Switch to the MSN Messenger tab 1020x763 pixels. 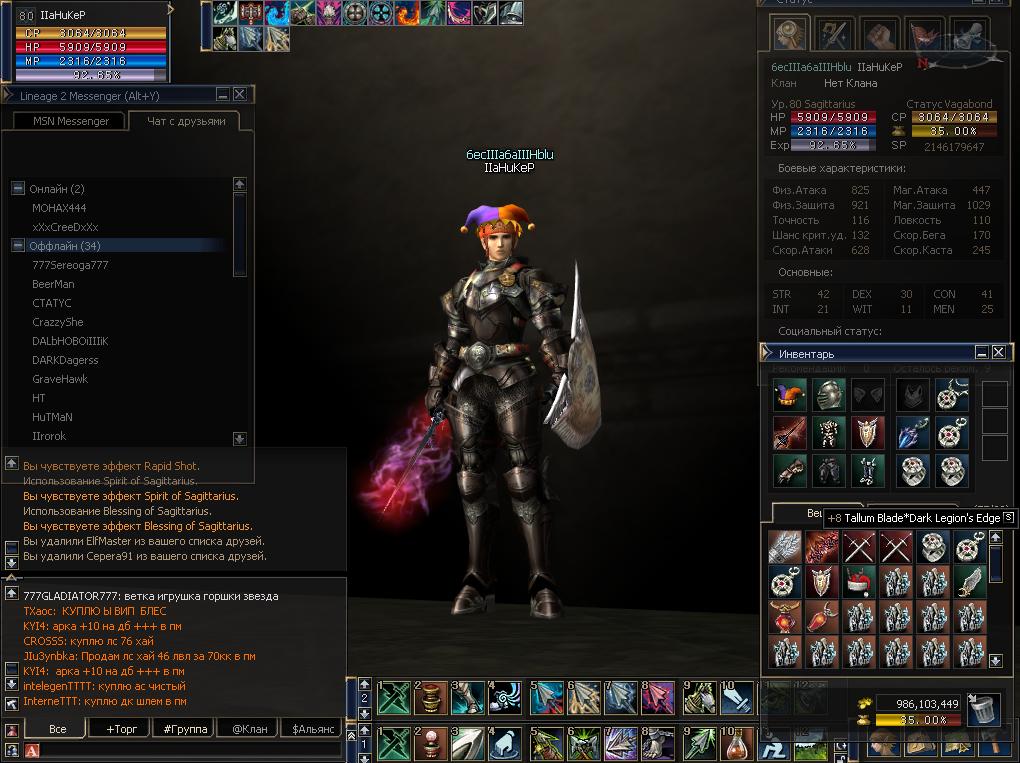(68, 121)
